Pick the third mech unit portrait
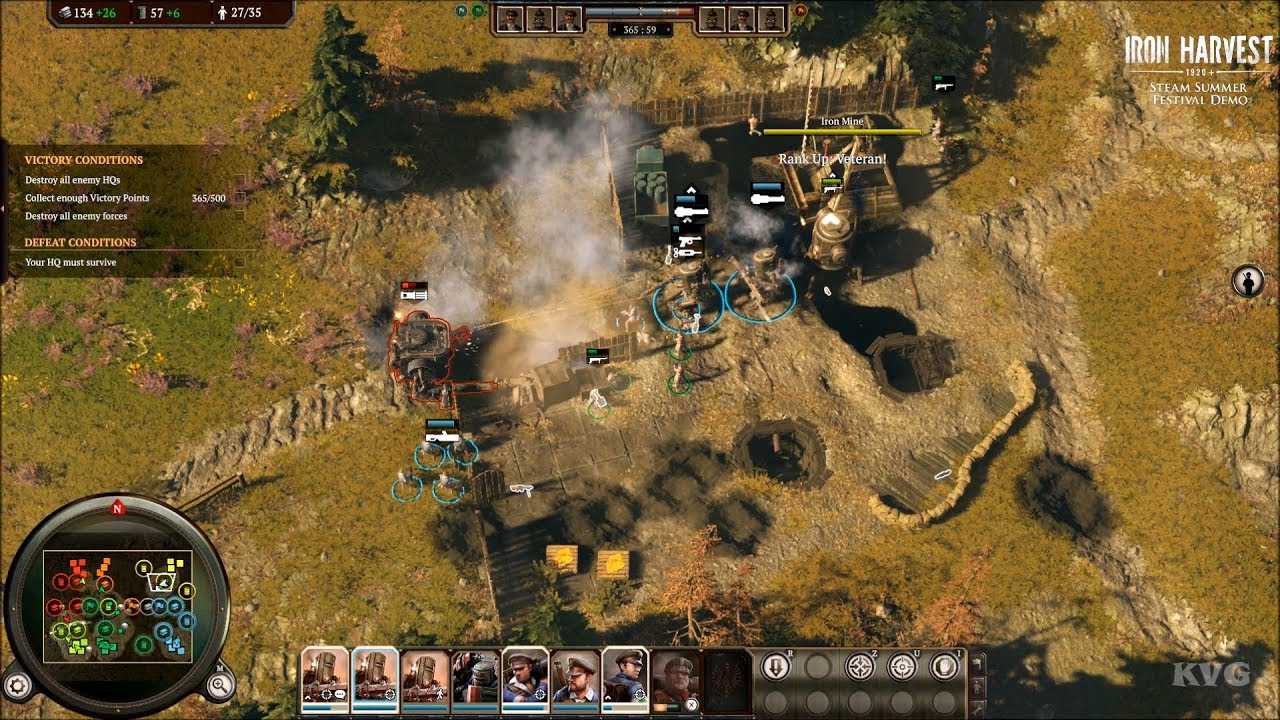The height and width of the screenshot is (720, 1280). click(425, 678)
